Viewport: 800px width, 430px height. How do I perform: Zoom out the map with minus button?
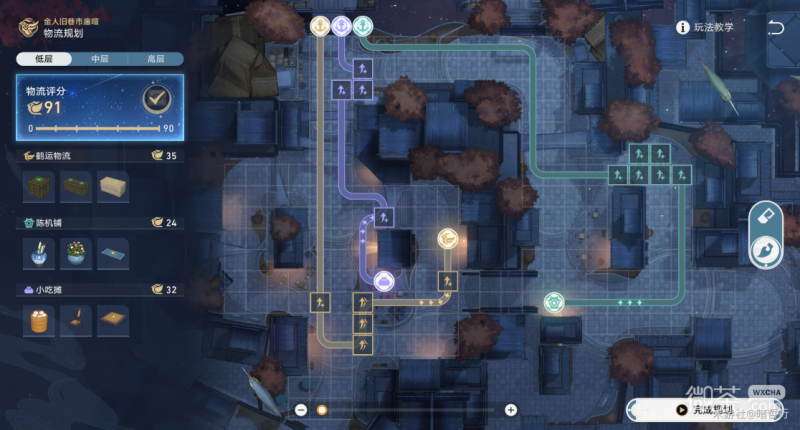tap(301, 410)
